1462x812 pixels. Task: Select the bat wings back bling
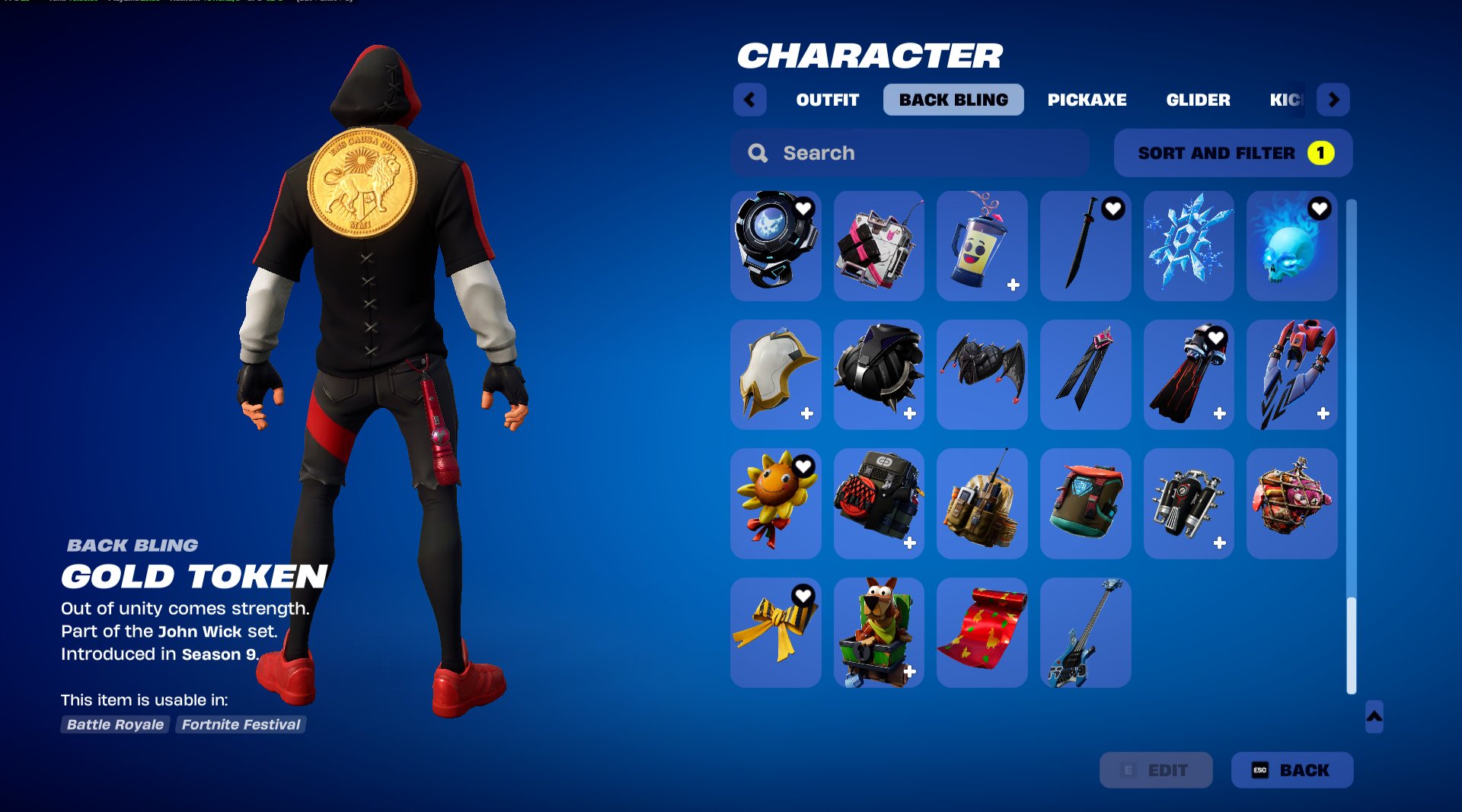982,374
